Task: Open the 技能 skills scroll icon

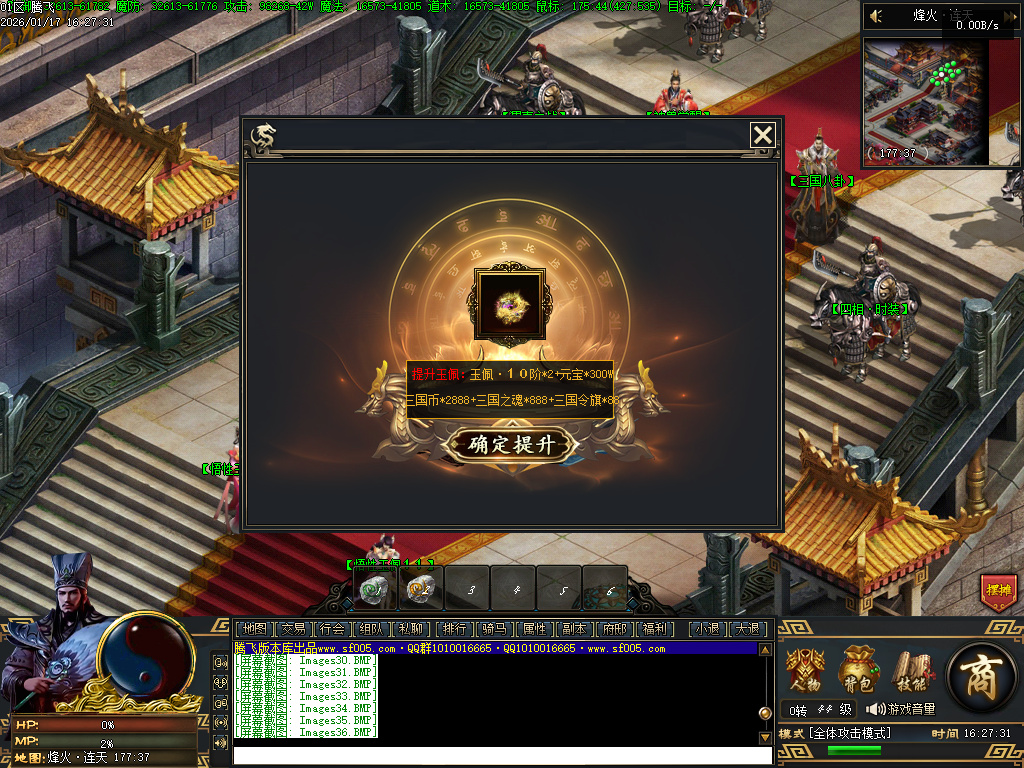Action: pos(912,669)
